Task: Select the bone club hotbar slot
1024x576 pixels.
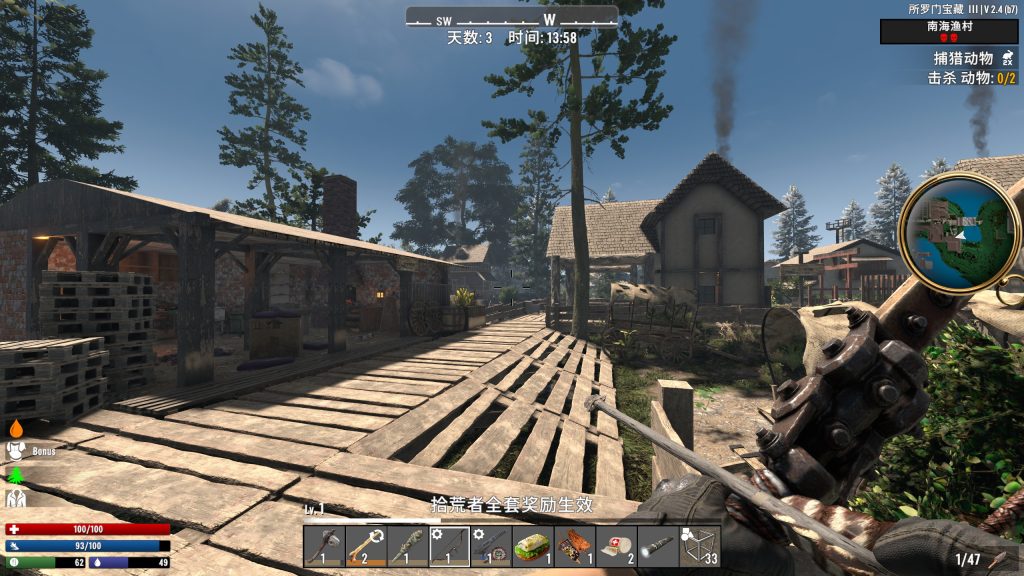Action: click(x=366, y=546)
